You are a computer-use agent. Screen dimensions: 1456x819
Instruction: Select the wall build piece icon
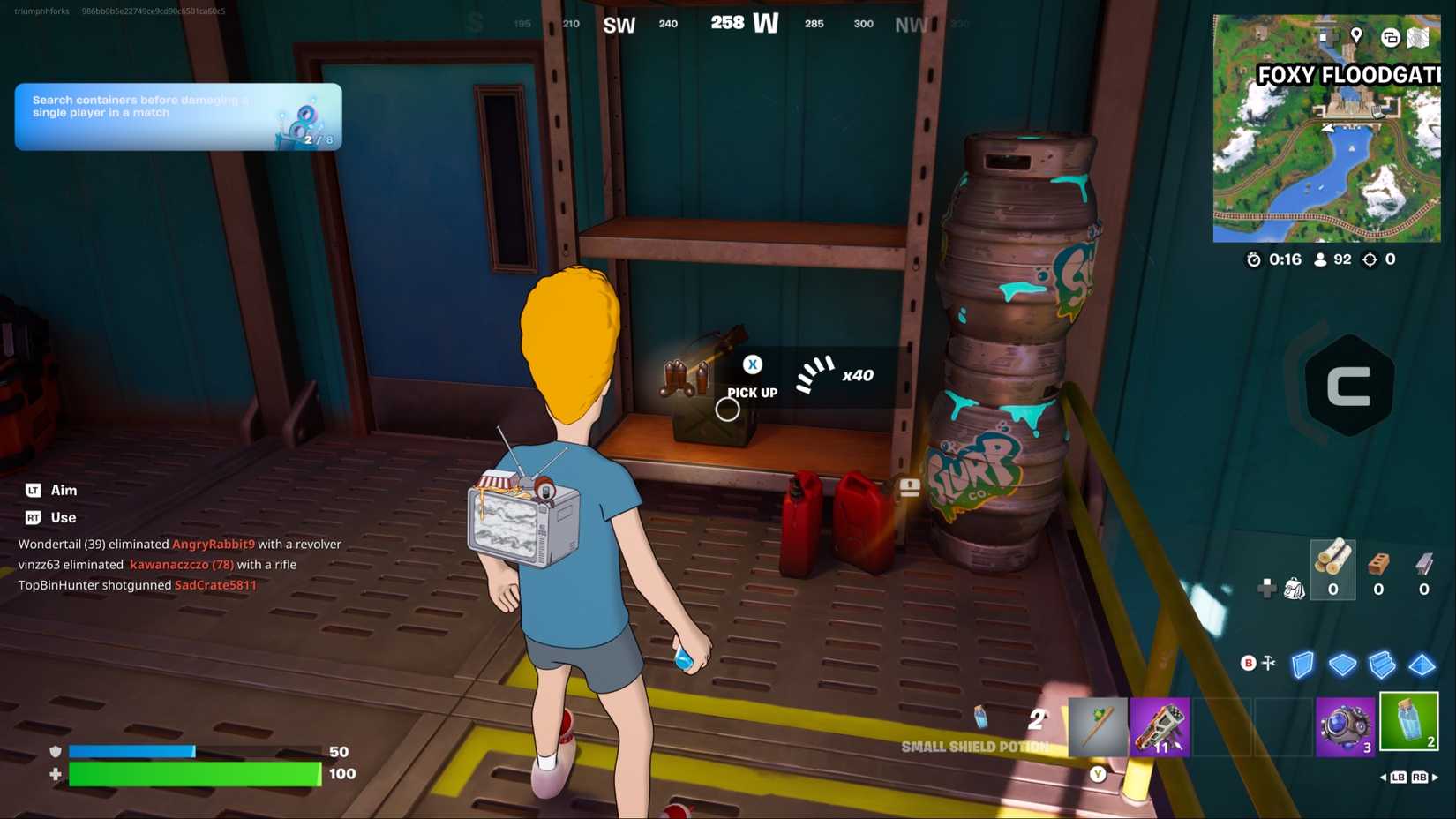point(1302,665)
